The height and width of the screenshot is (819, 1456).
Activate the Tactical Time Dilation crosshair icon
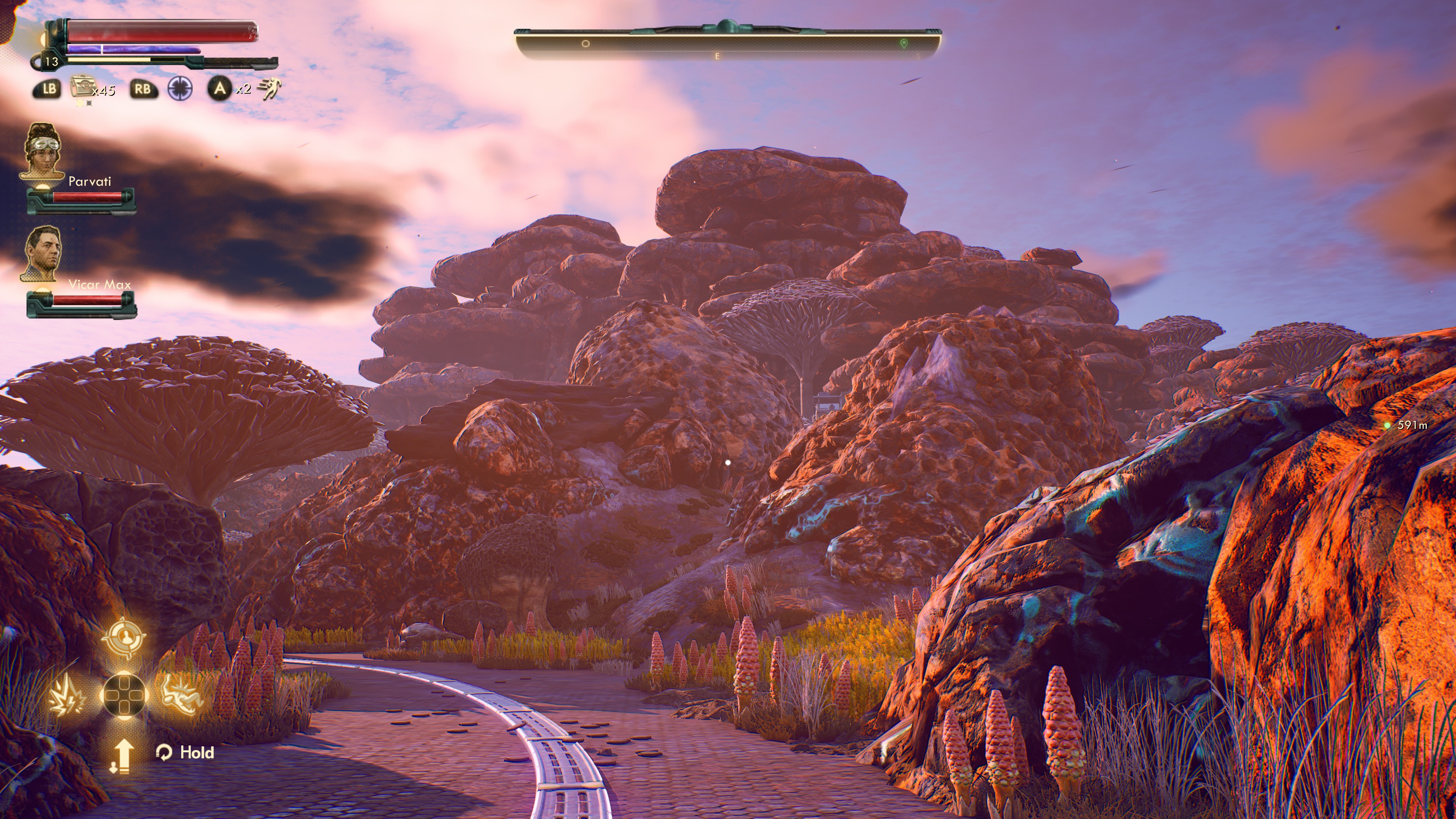(x=180, y=89)
